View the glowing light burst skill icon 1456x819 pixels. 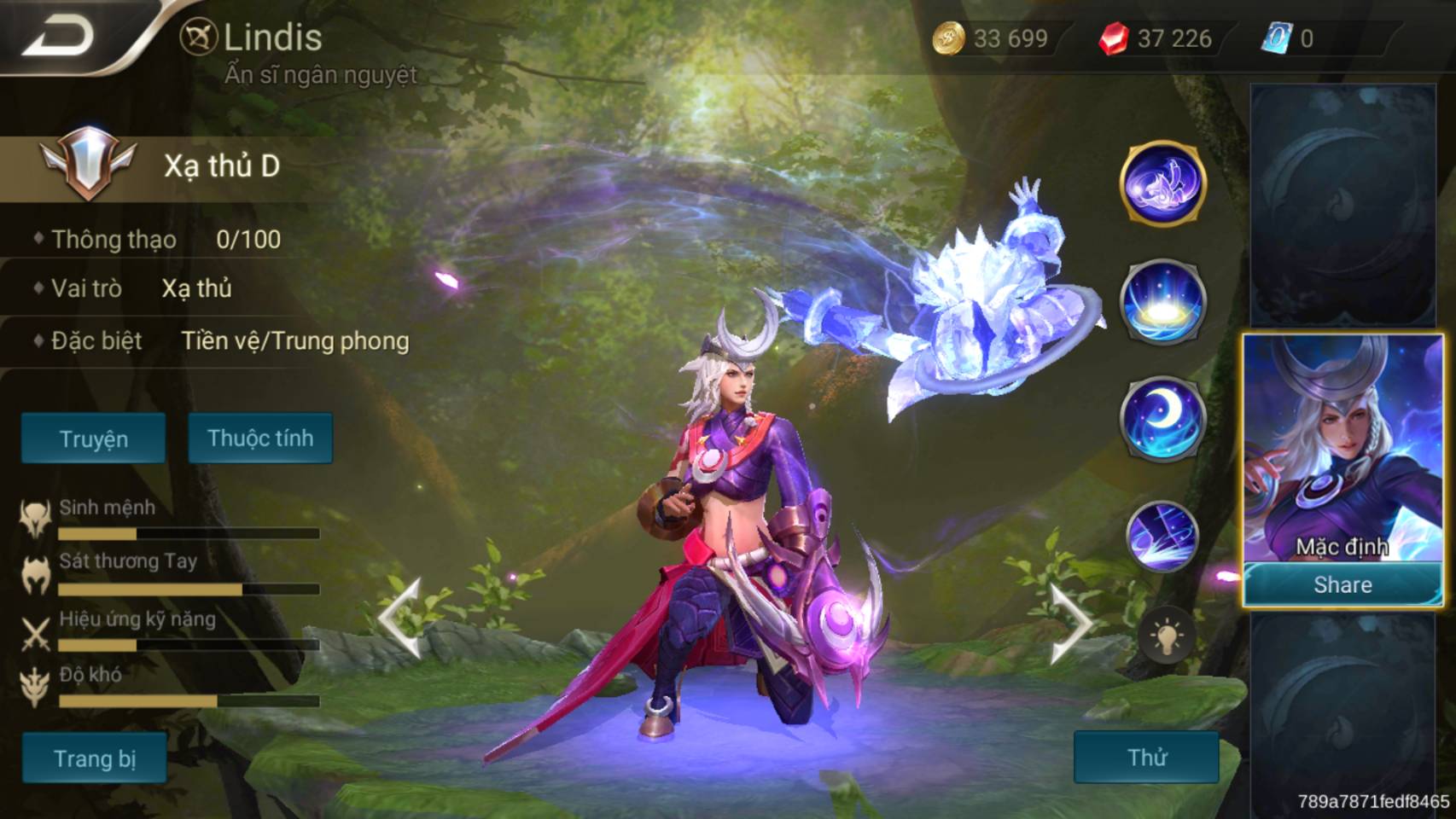[x=1162, y=301]
